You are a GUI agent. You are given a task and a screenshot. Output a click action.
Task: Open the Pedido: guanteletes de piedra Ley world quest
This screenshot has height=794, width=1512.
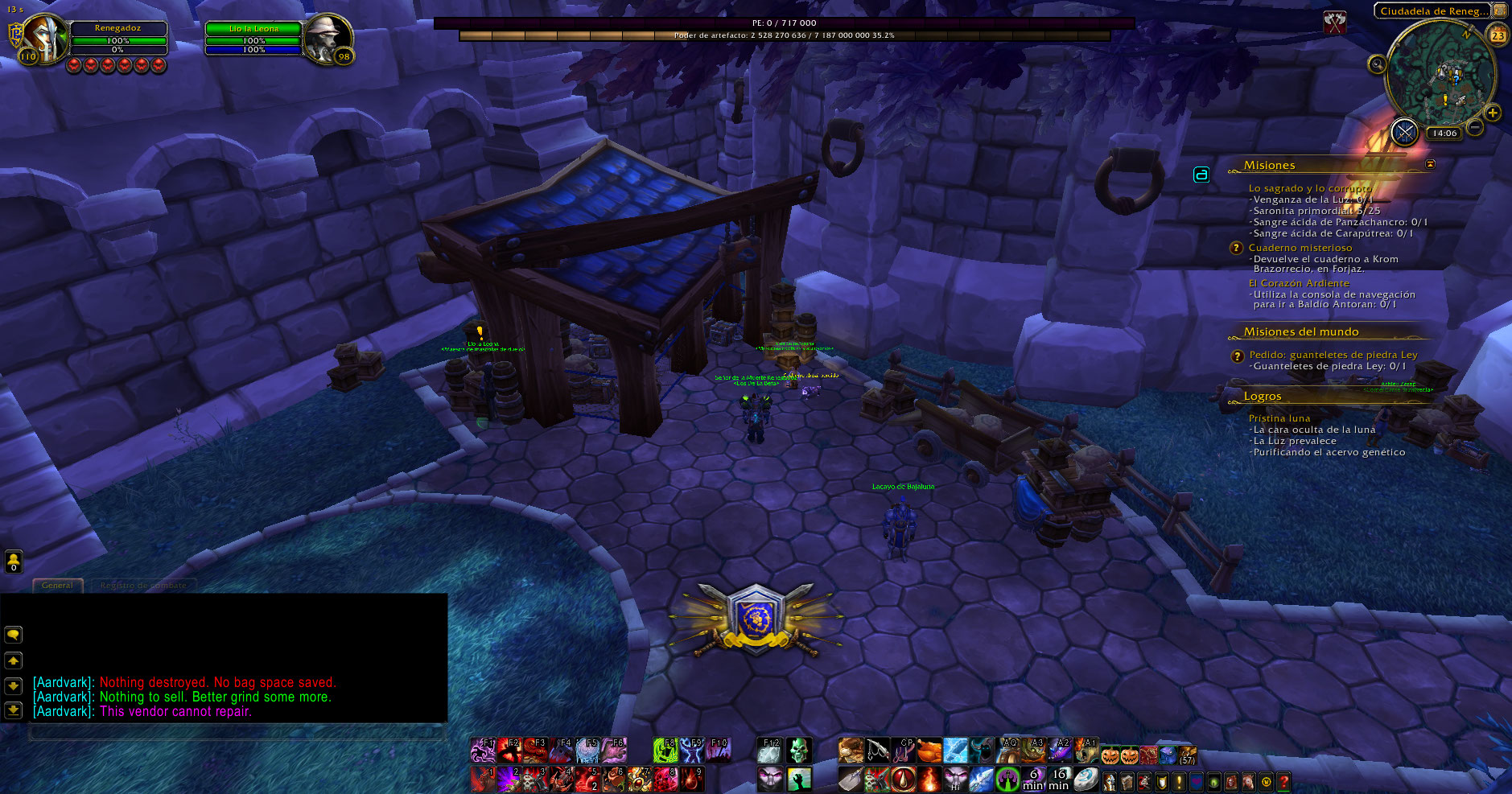click(x=1333, y=355)
